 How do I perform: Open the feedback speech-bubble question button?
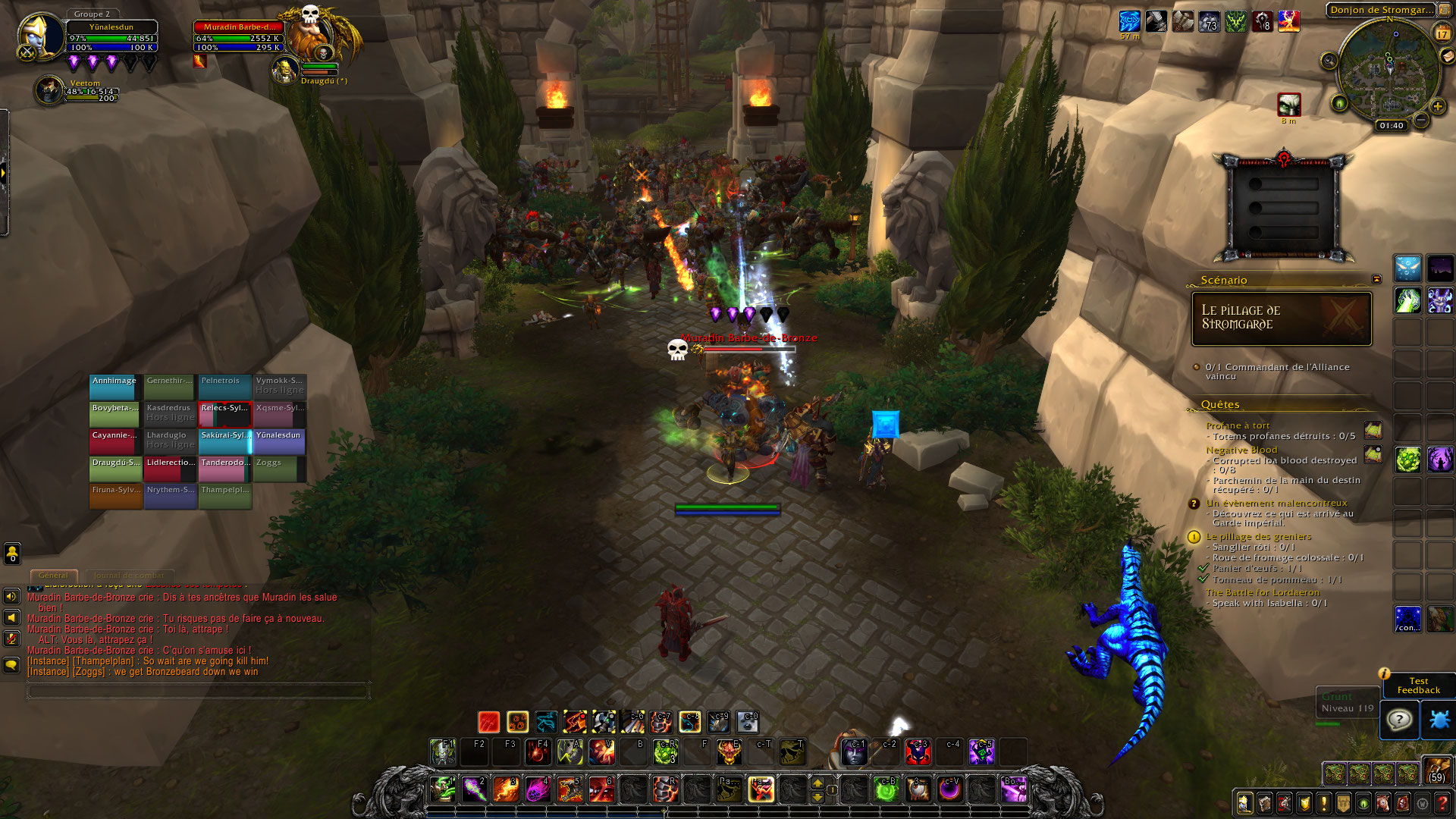[1399, 719]
